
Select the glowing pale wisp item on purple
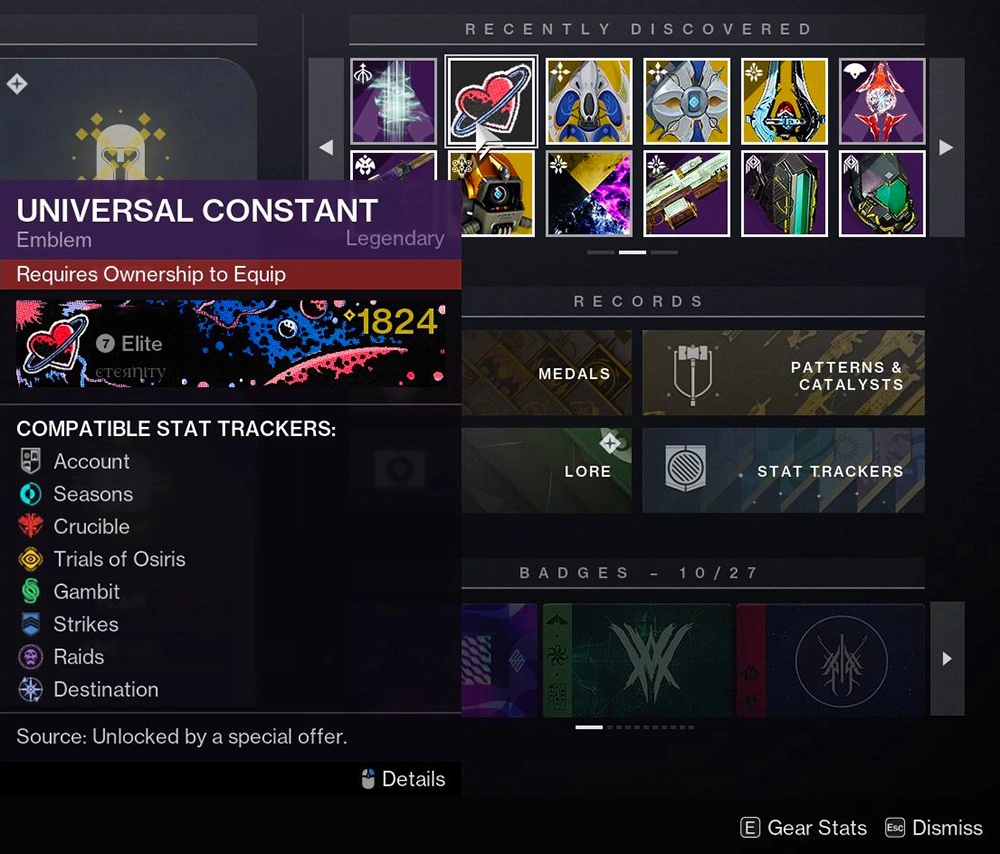(x=394, y=101)
